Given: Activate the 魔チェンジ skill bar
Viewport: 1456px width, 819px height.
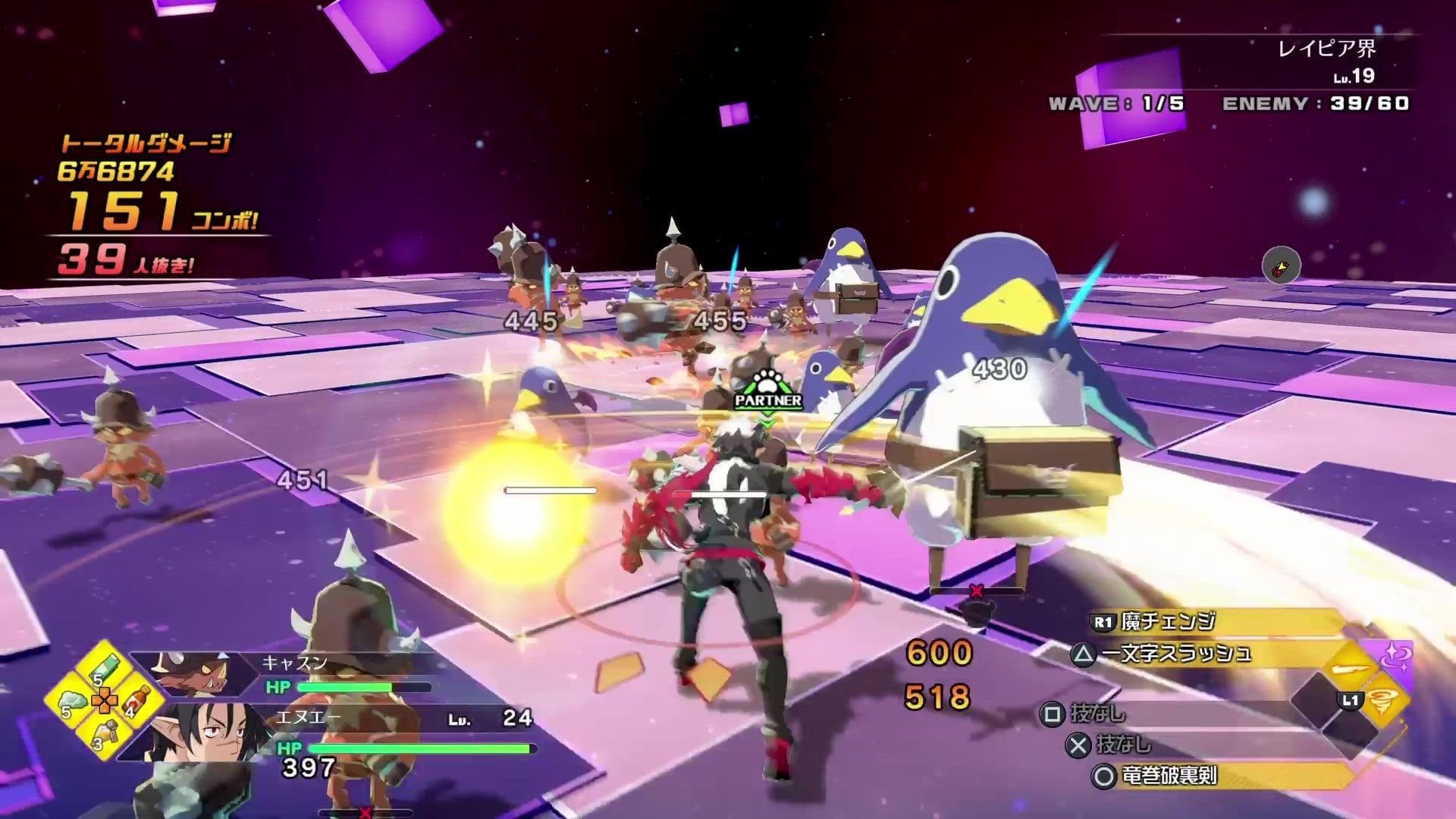Looking at the screenshot, I should pyautogui.click(x=1213, y=623).
